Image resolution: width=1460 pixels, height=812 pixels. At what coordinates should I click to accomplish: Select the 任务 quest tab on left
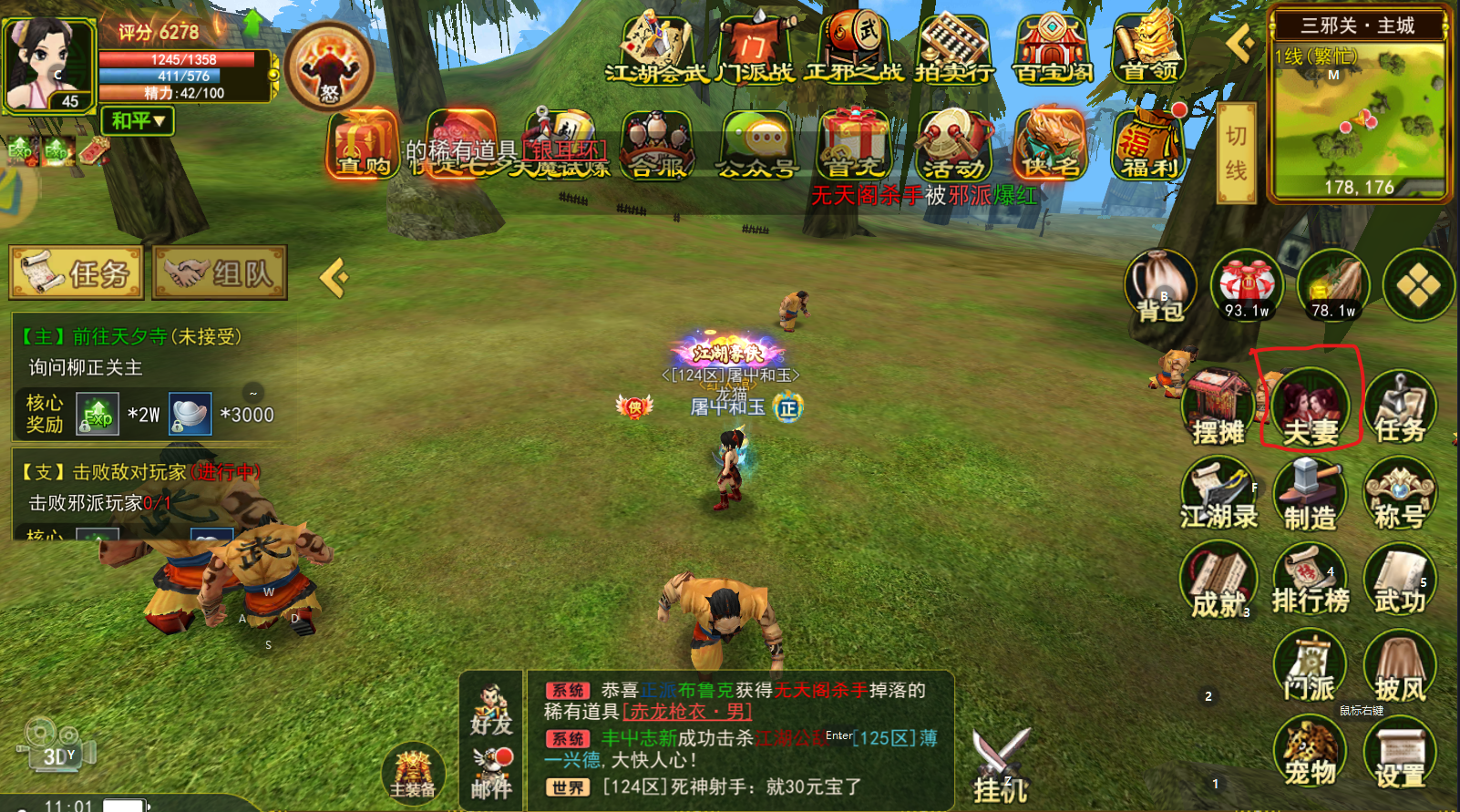[77, 272]
